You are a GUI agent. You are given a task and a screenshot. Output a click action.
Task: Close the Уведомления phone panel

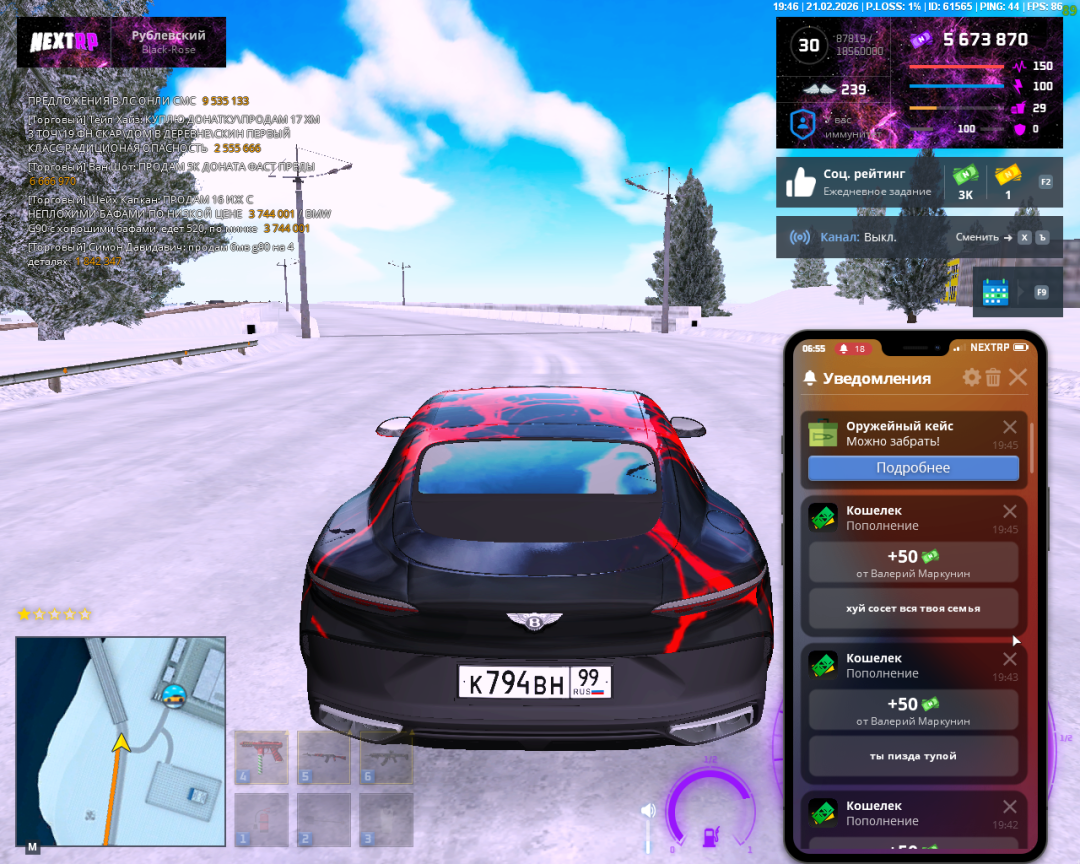click(1018, 377)
